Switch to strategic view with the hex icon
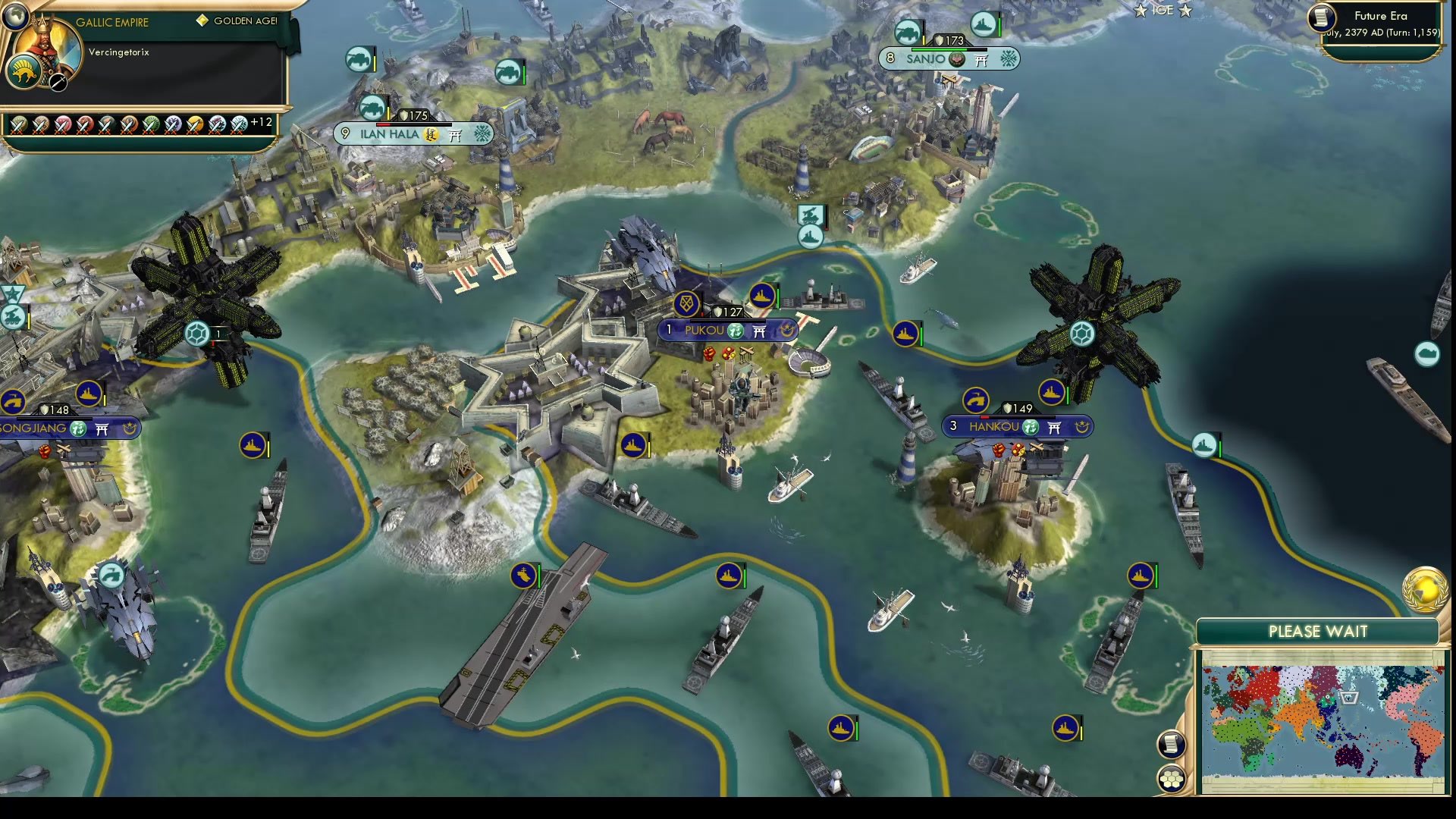Viewport: 1456px width, 819px height. (x=1172, y=777)
